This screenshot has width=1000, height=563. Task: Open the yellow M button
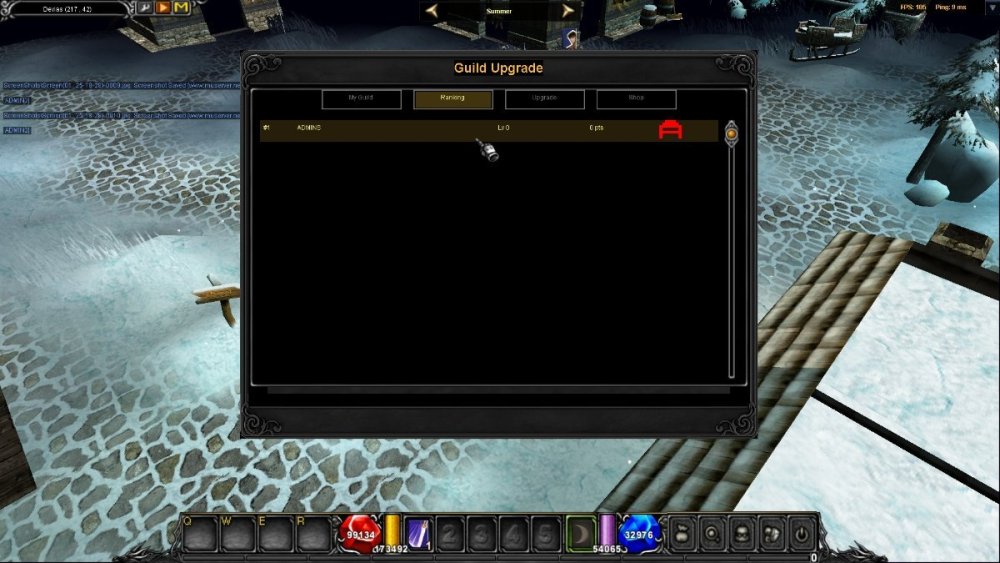181,8
